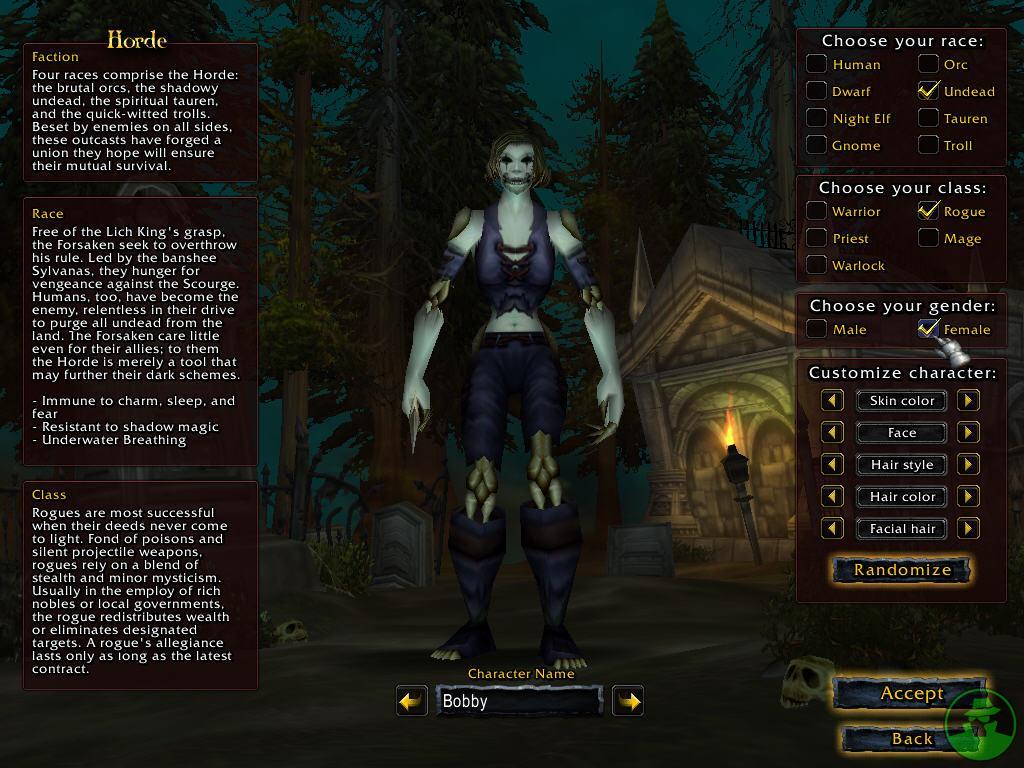Choose the Warrior class
Screen dimensions: 1024x768
click(817, 211)
